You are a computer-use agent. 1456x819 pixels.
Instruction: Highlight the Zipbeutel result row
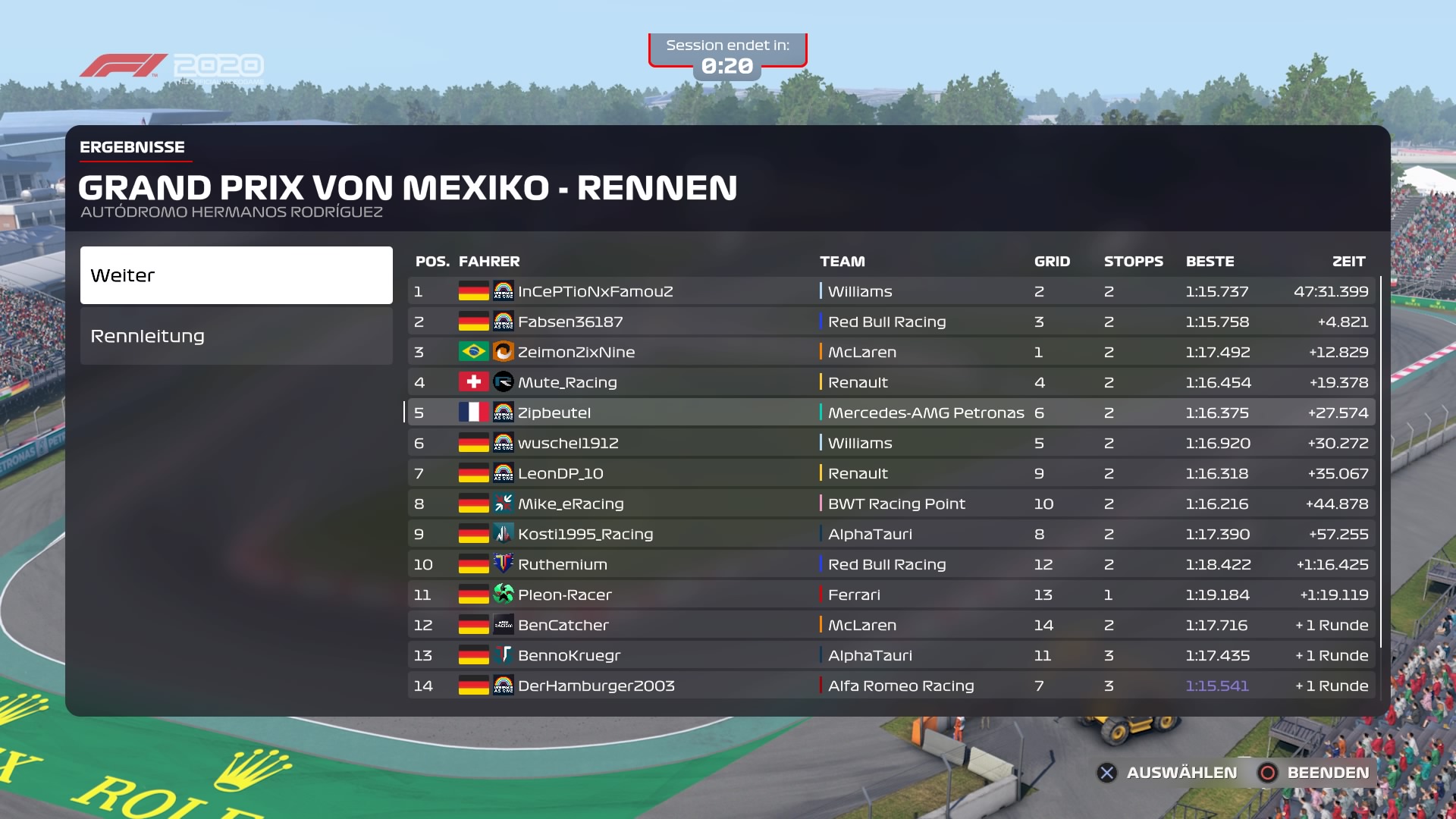click(x=891, y=413)
